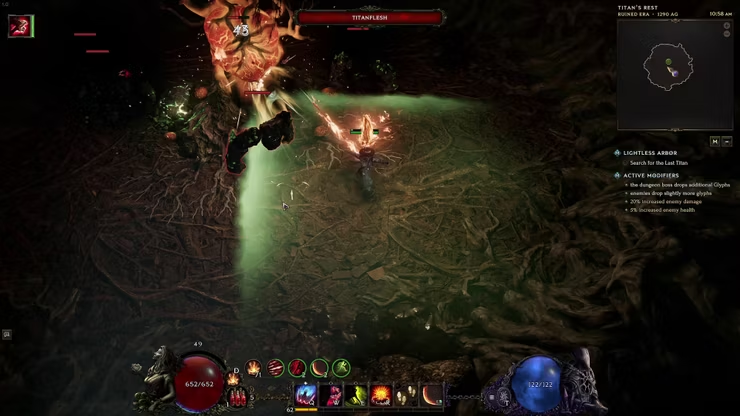Click the red minion portrait icon
Viewport: 740px width, 416px height.
(x=20, y=26)
